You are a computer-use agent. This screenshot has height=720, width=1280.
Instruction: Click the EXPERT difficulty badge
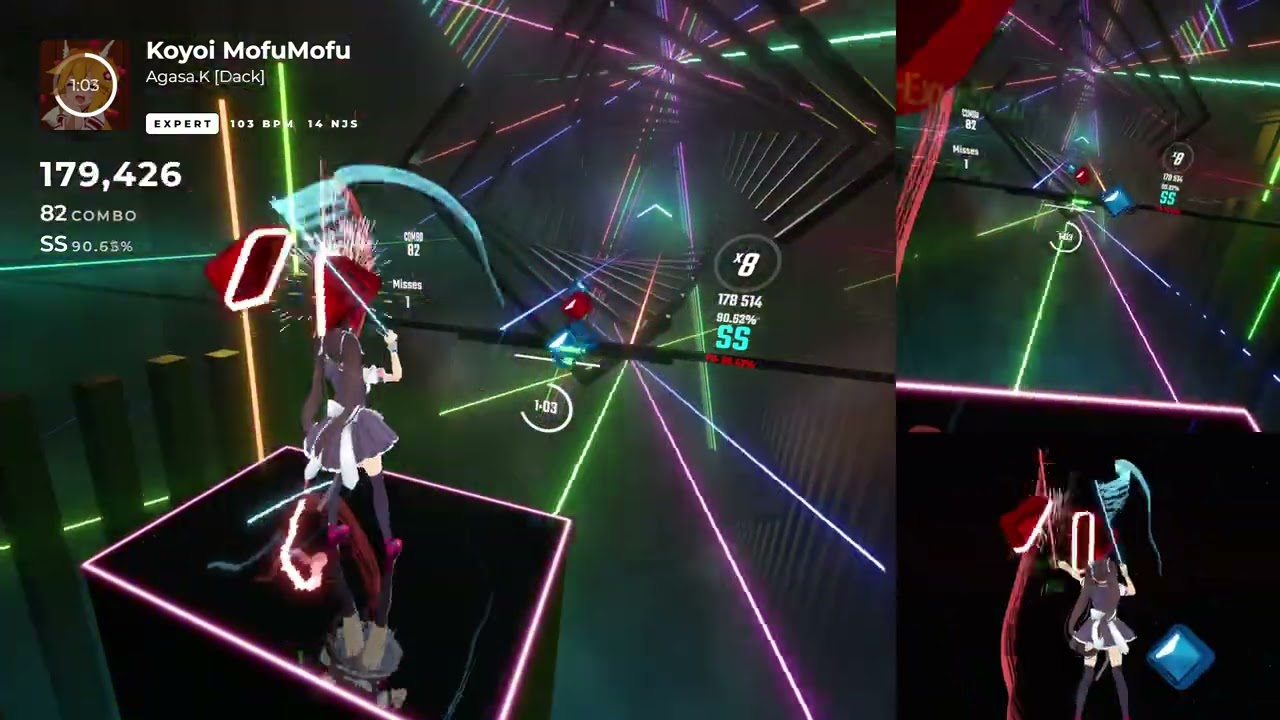pos(182,123)
